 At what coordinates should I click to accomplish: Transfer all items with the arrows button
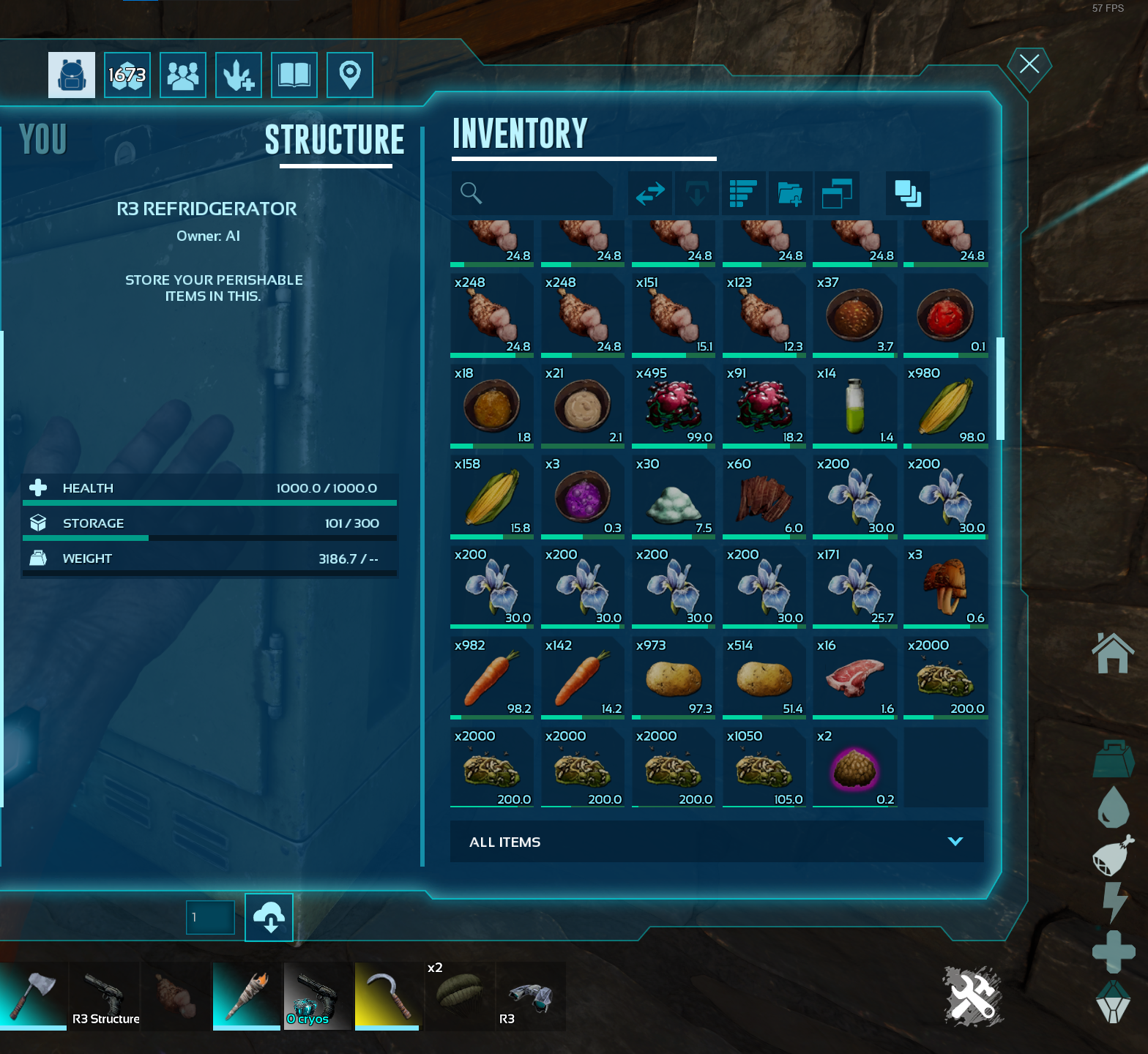click(650, 193)
